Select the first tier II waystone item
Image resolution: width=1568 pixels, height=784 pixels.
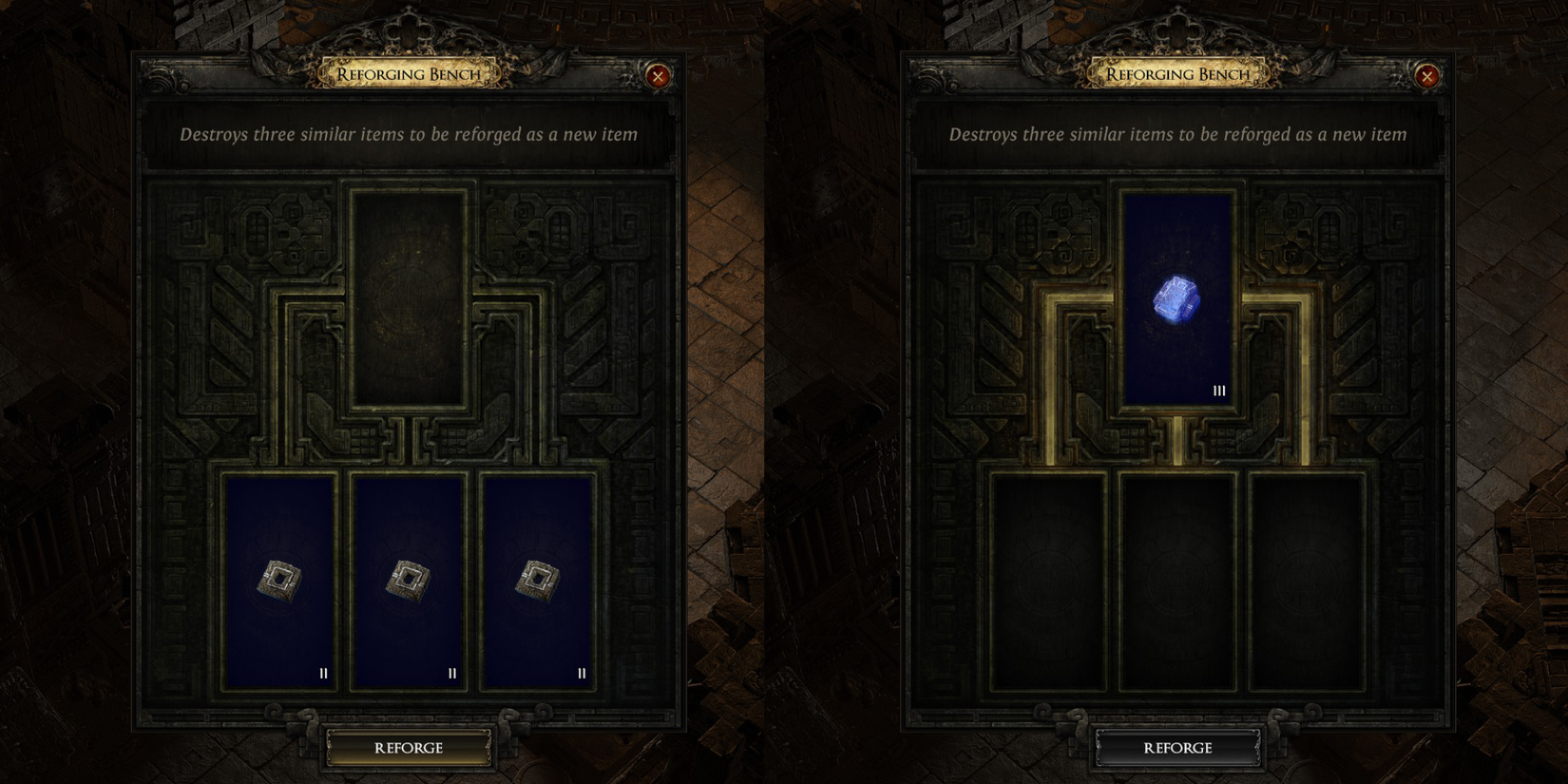click(278, 580)
